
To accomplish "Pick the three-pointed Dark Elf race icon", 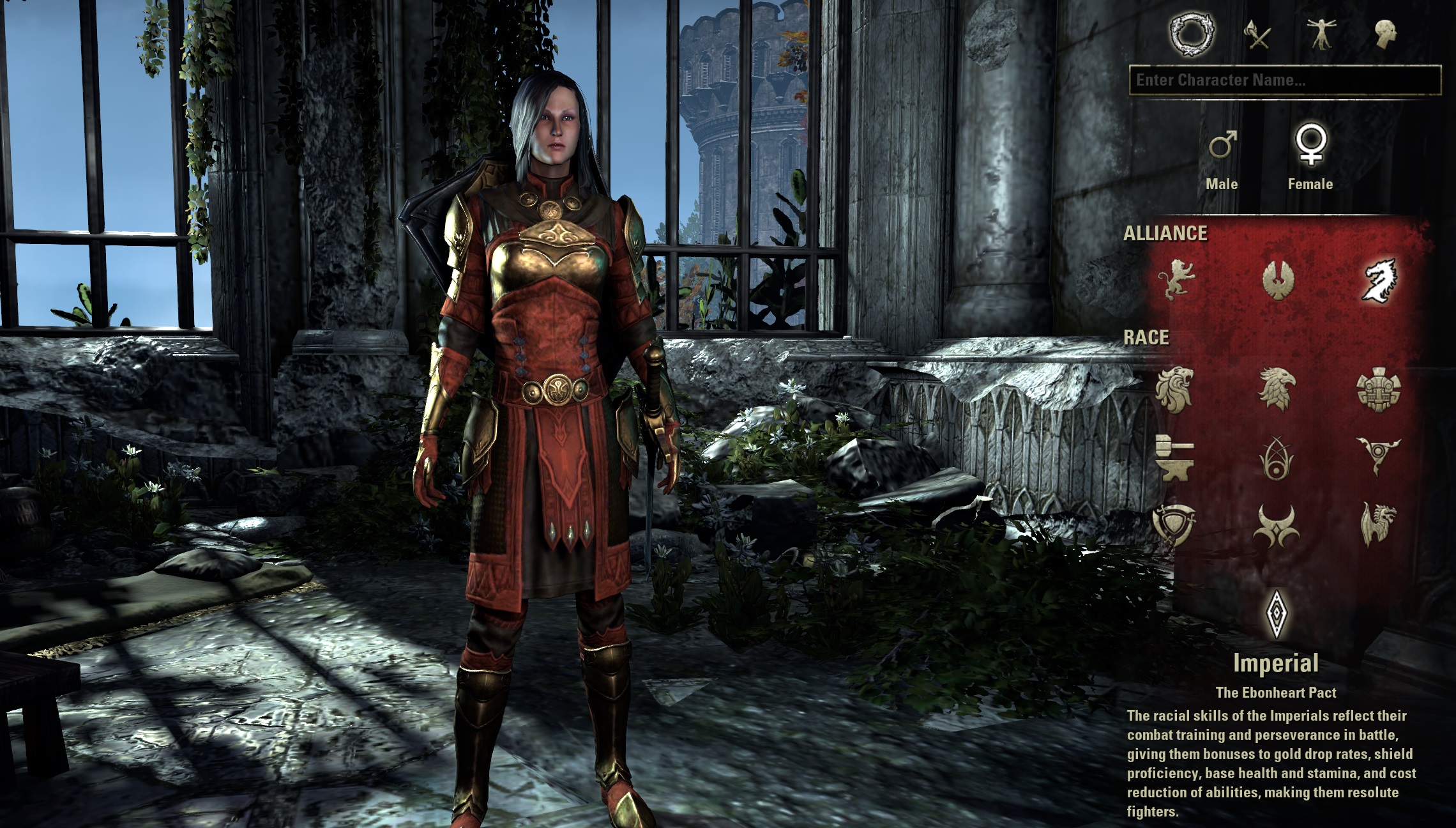I will [1379, 456].
